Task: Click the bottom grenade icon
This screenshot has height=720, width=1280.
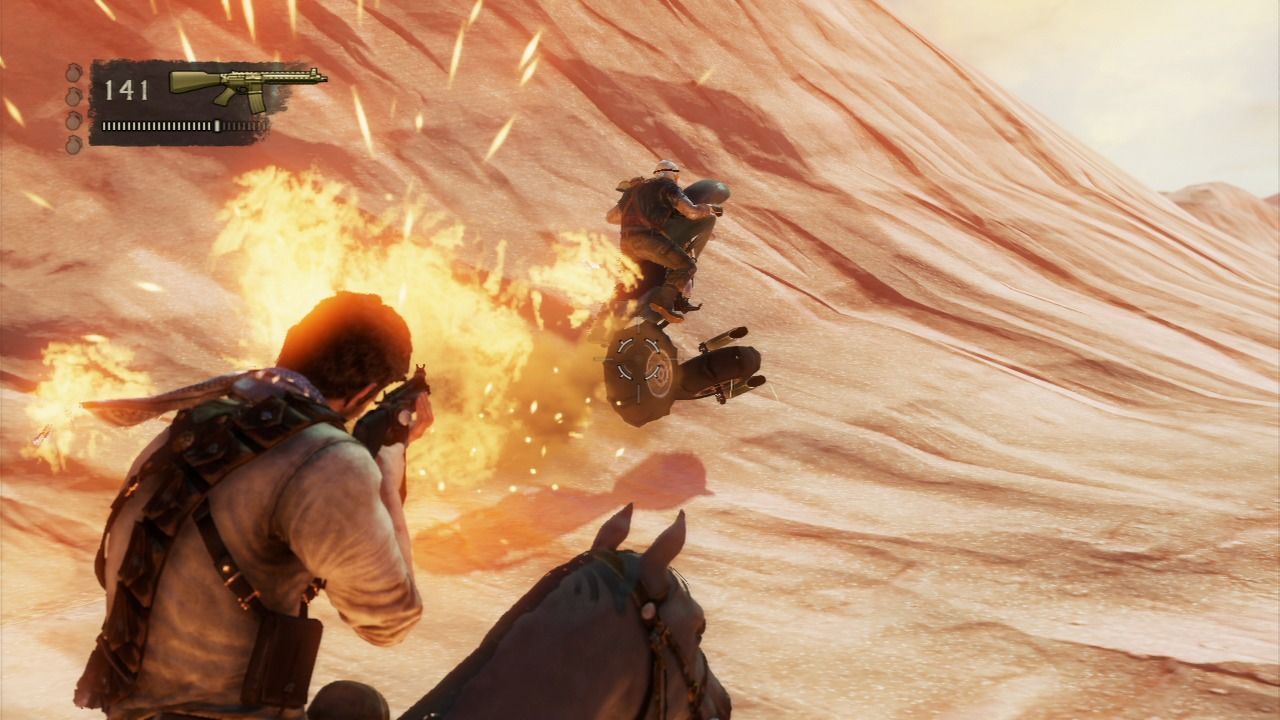Action: [72, 145]
